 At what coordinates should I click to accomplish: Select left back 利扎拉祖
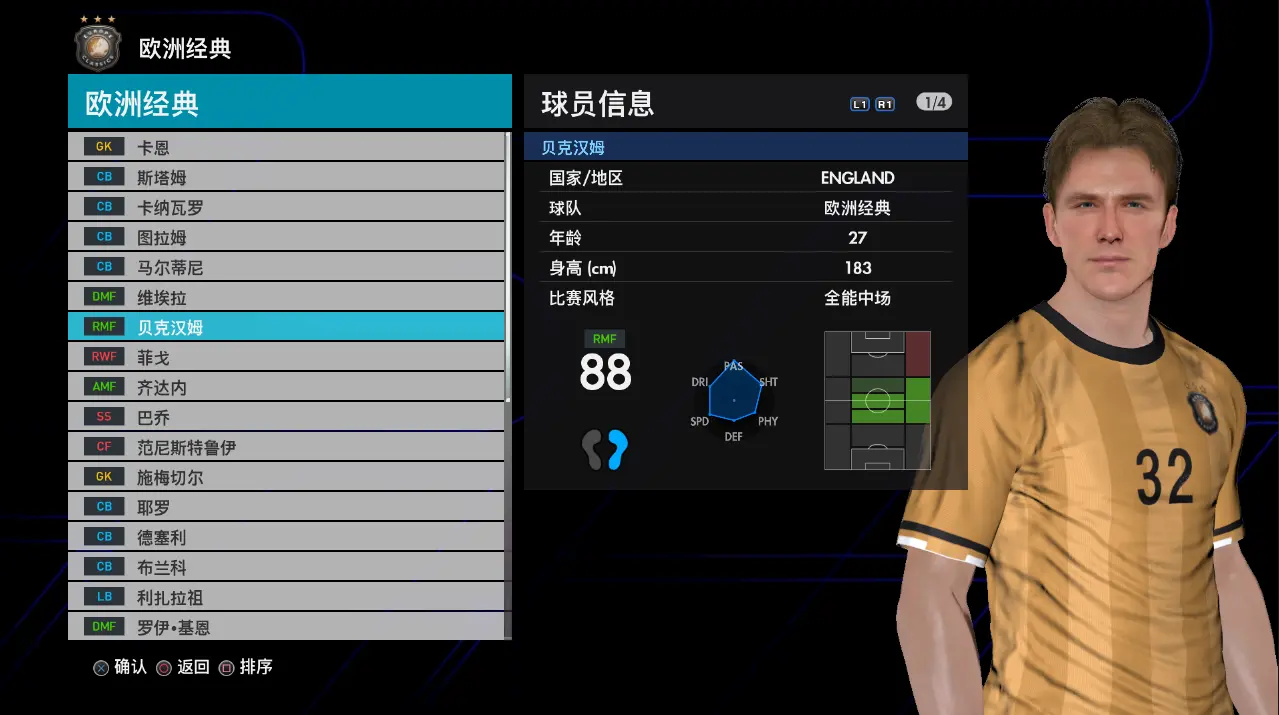[286, 597]
